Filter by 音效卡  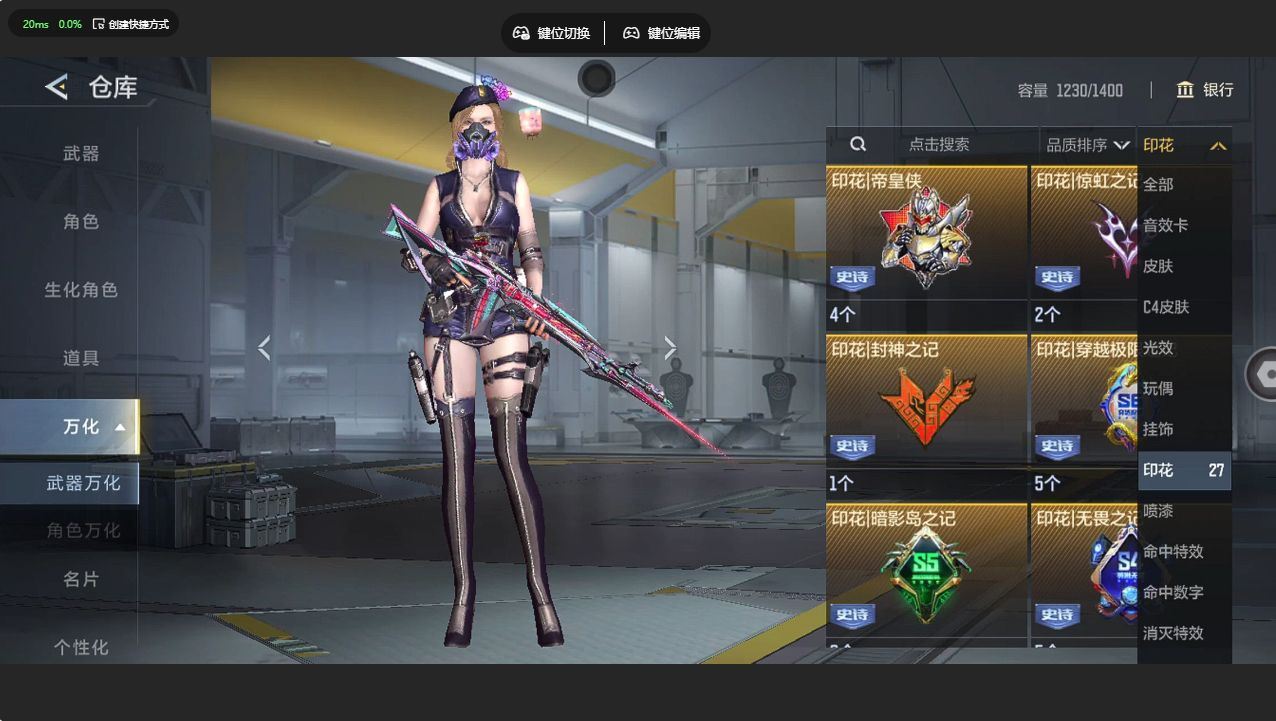tap(1166, 226)
